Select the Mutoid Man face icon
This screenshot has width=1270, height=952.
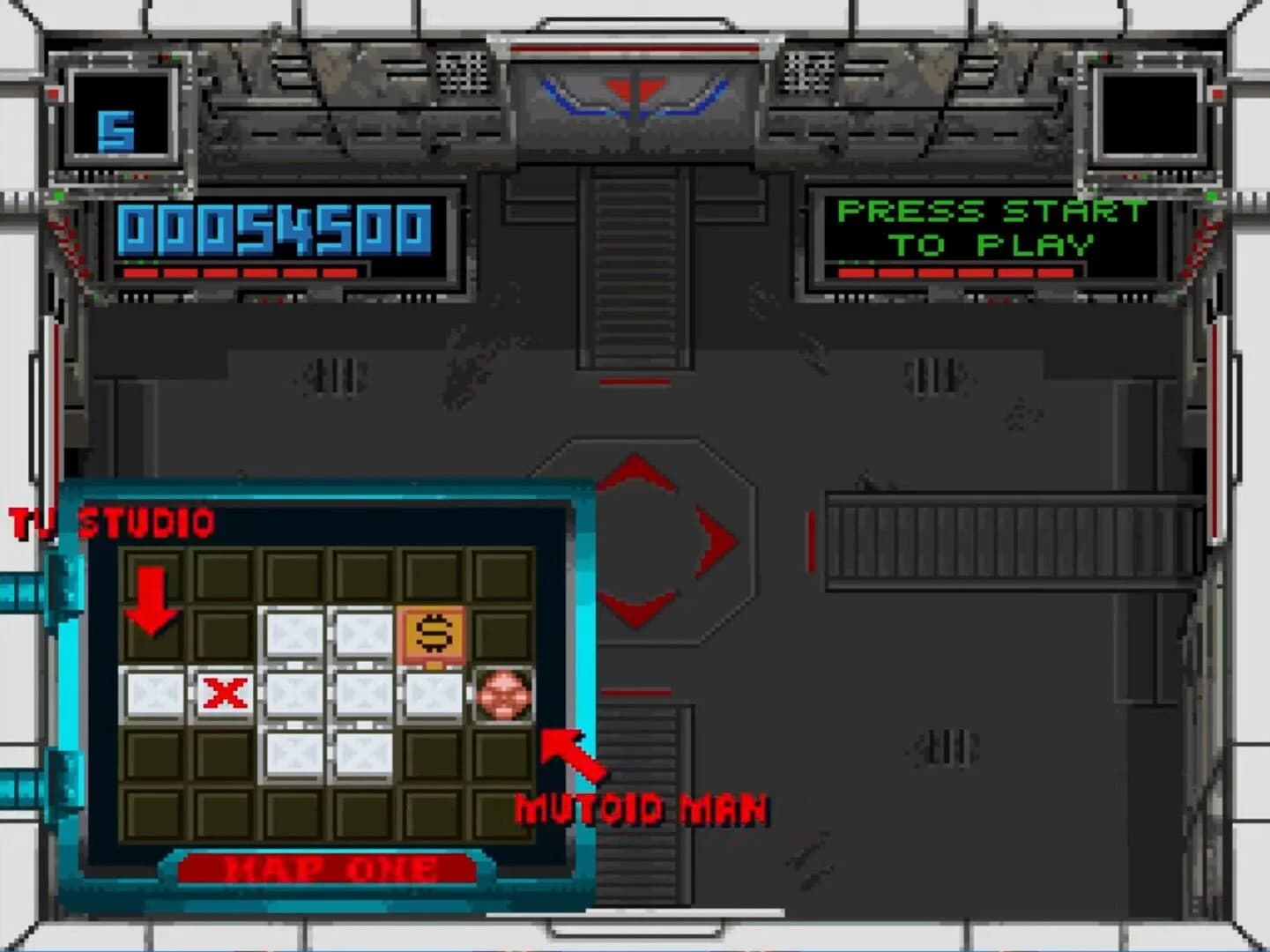coord(502,696)
